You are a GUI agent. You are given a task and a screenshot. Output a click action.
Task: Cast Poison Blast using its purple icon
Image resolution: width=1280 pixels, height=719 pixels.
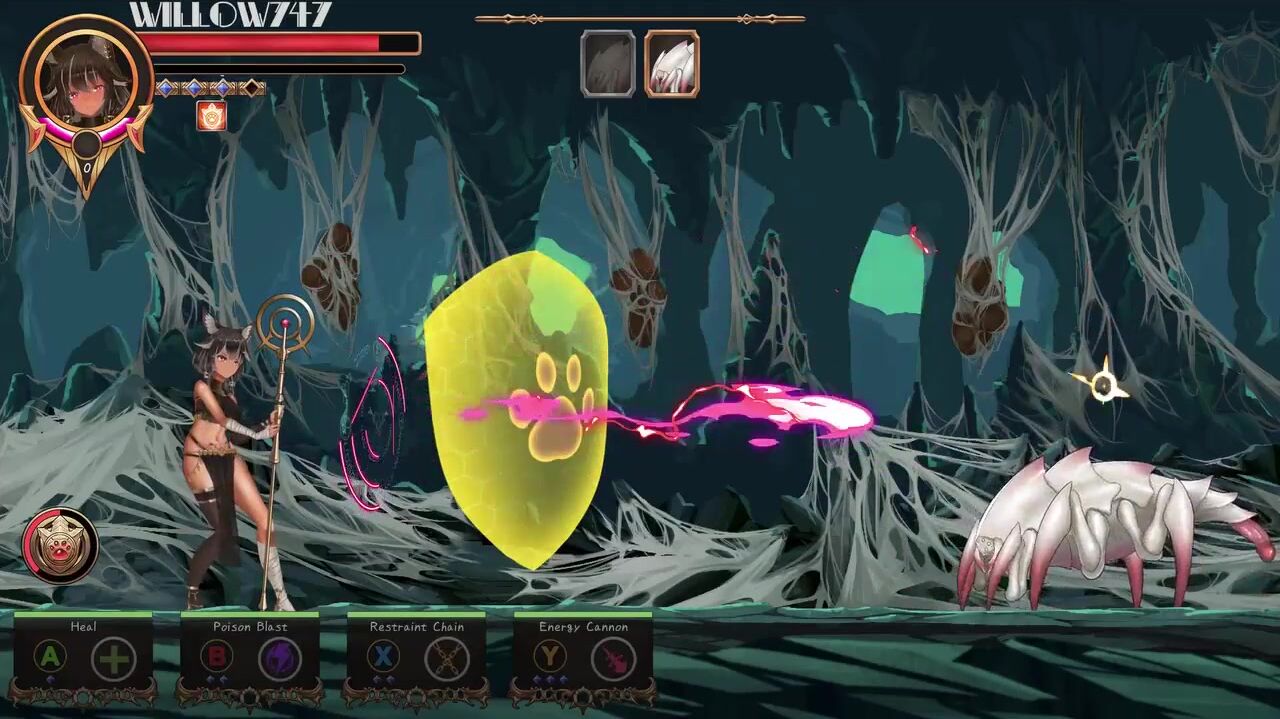[x=280, y=659]
